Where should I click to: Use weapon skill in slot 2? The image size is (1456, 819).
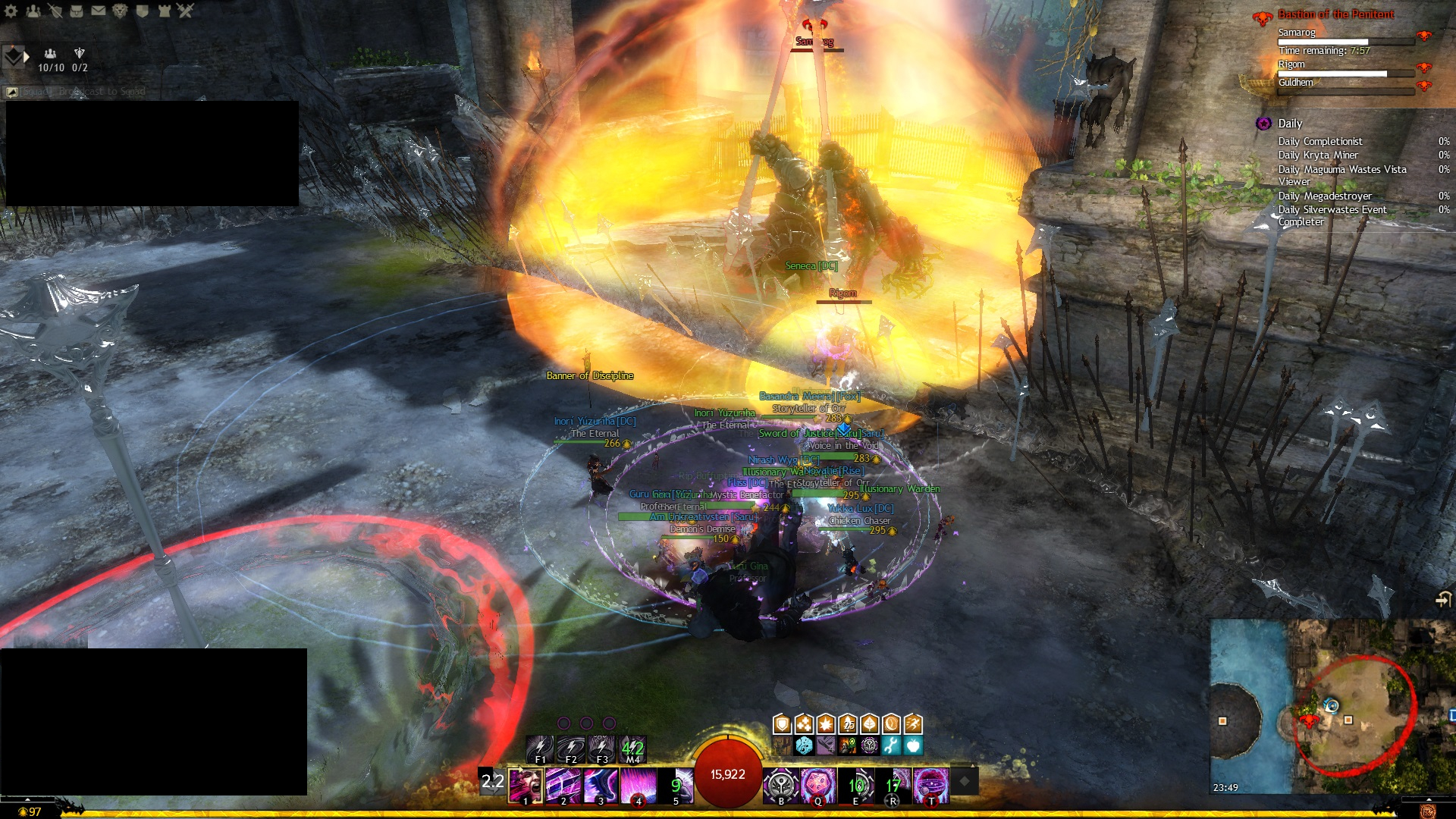click(563, 785)
